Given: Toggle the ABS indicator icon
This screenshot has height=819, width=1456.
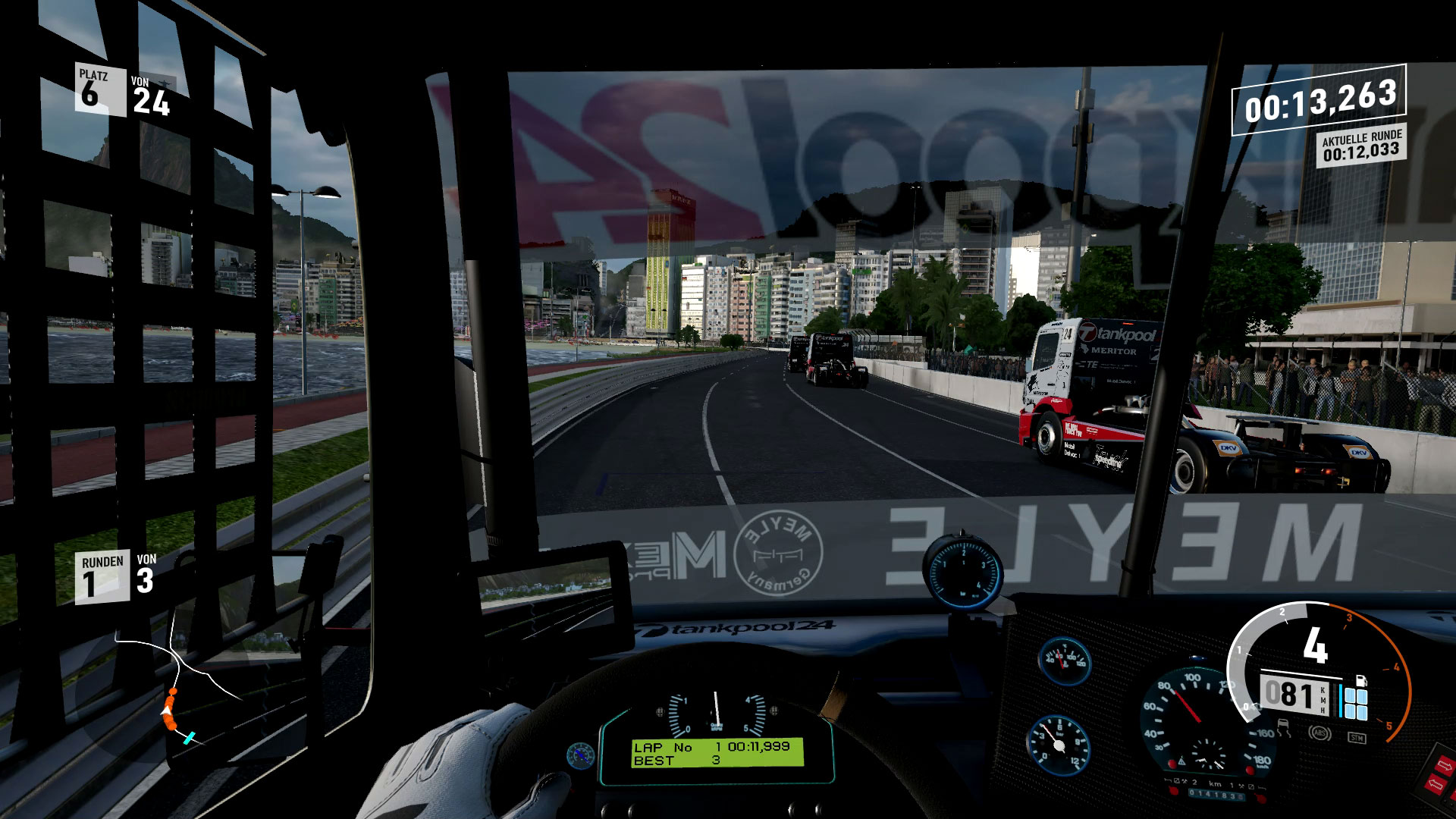Looking at the screenshot, I should coord(1320,733).
